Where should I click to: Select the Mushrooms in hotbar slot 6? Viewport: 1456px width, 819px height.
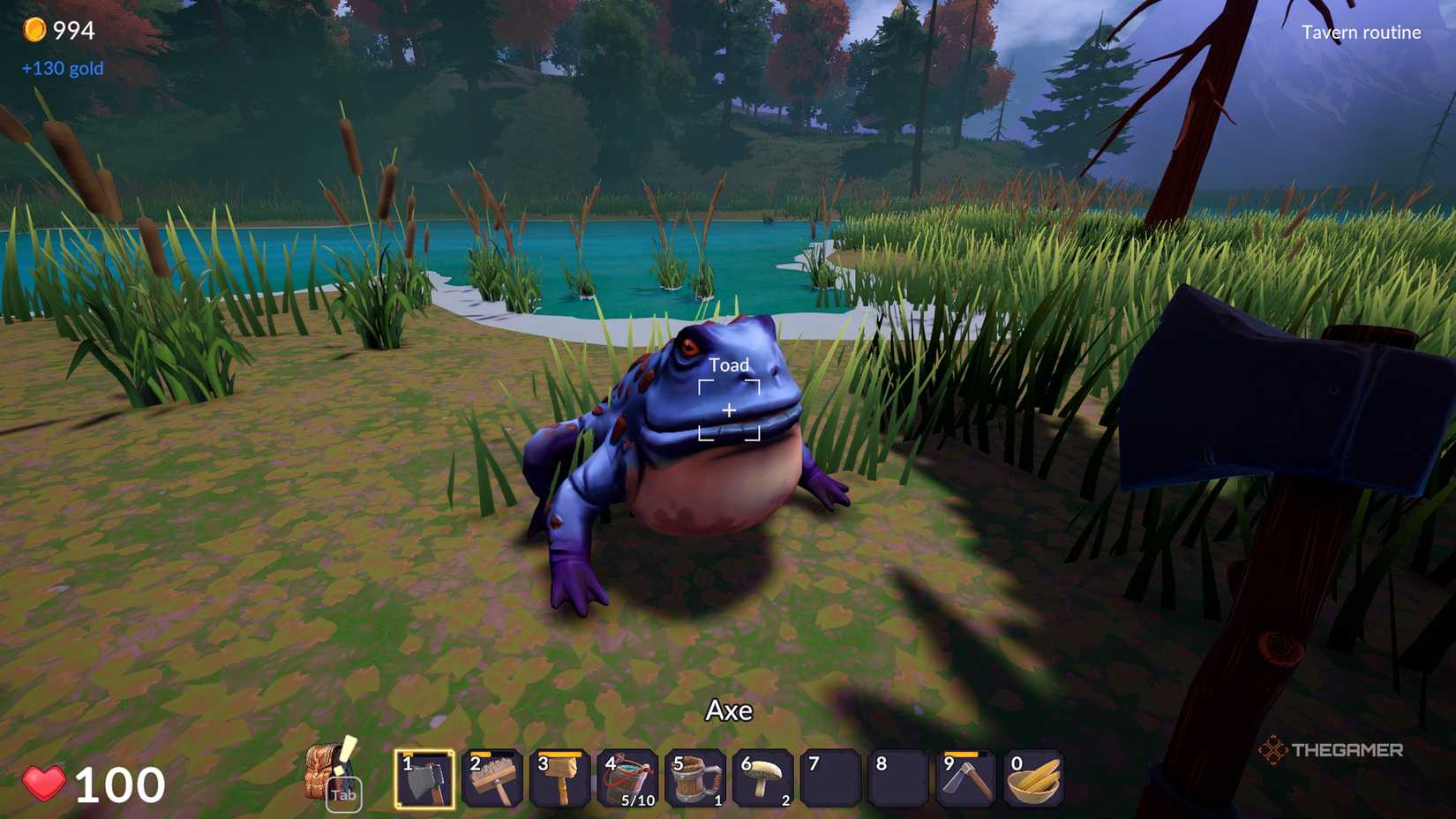coord(763,780)
